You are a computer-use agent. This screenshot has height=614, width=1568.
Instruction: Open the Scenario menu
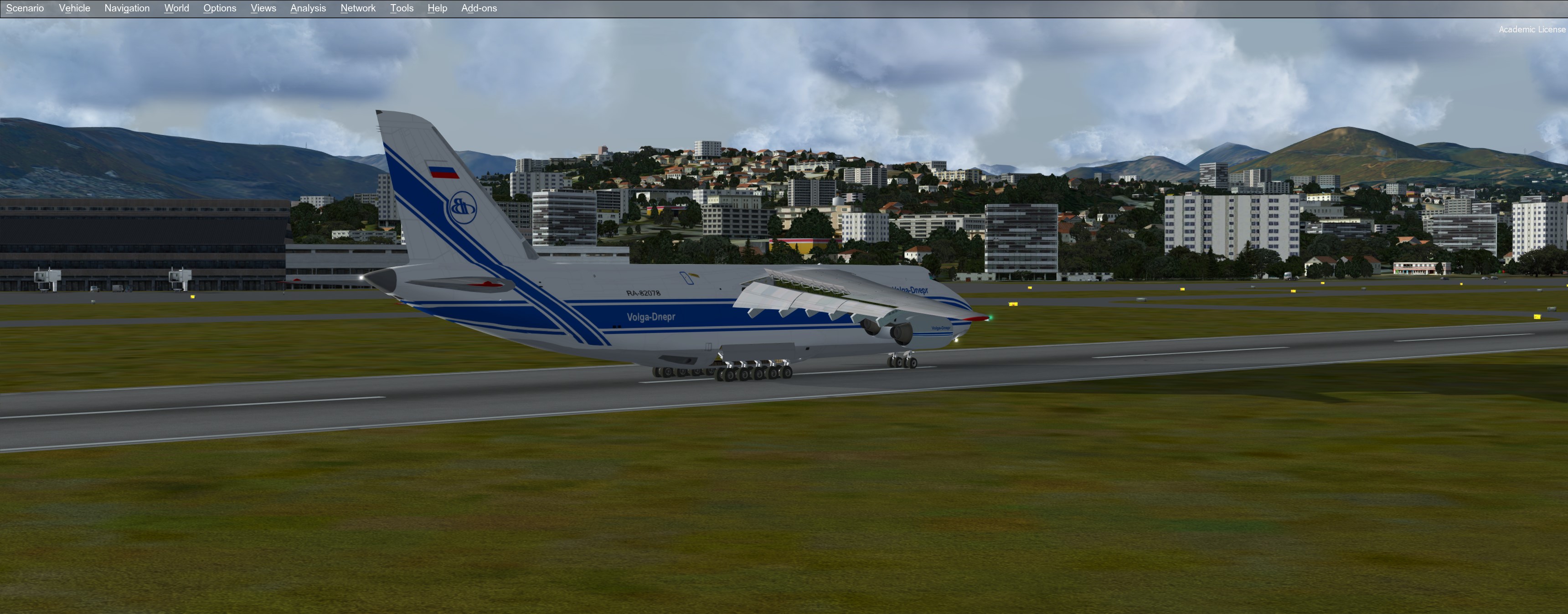25,9
